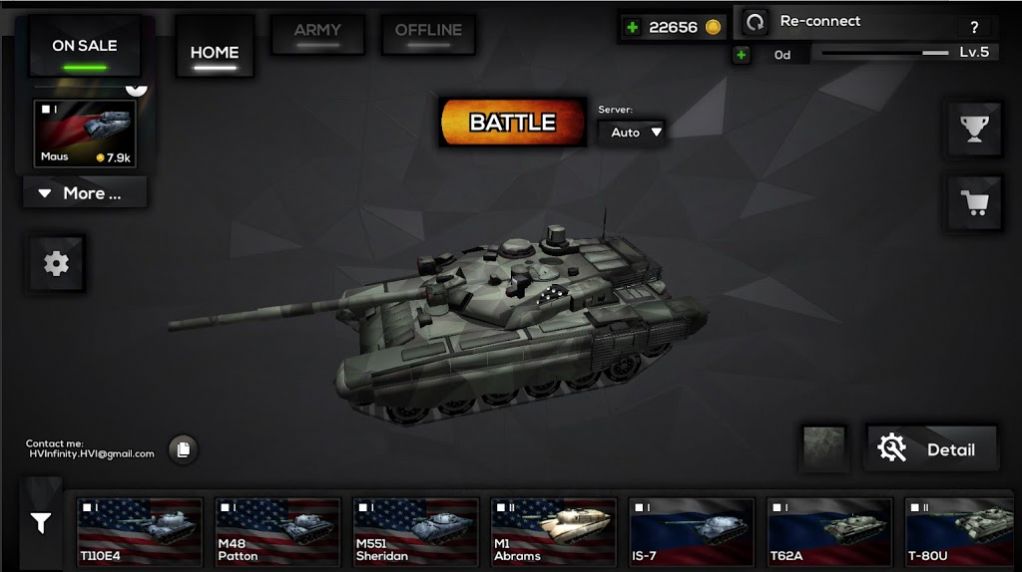Viewport: 1022px width, 572px height.
Task: Open the trophy leaderboard icon
Action: (x=974, y=127)
